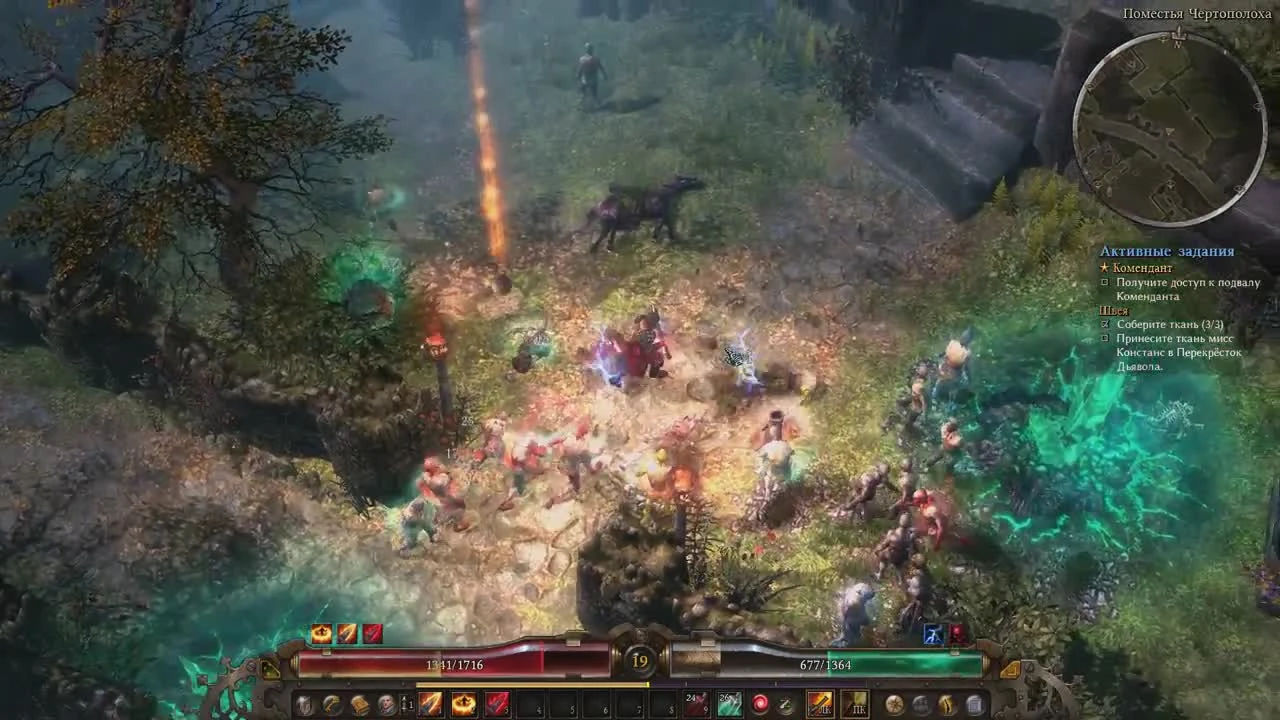Toggle the flame buff icon above the health bar
Viewport: 1280px width, 720px height.
(x=322, y=632)
